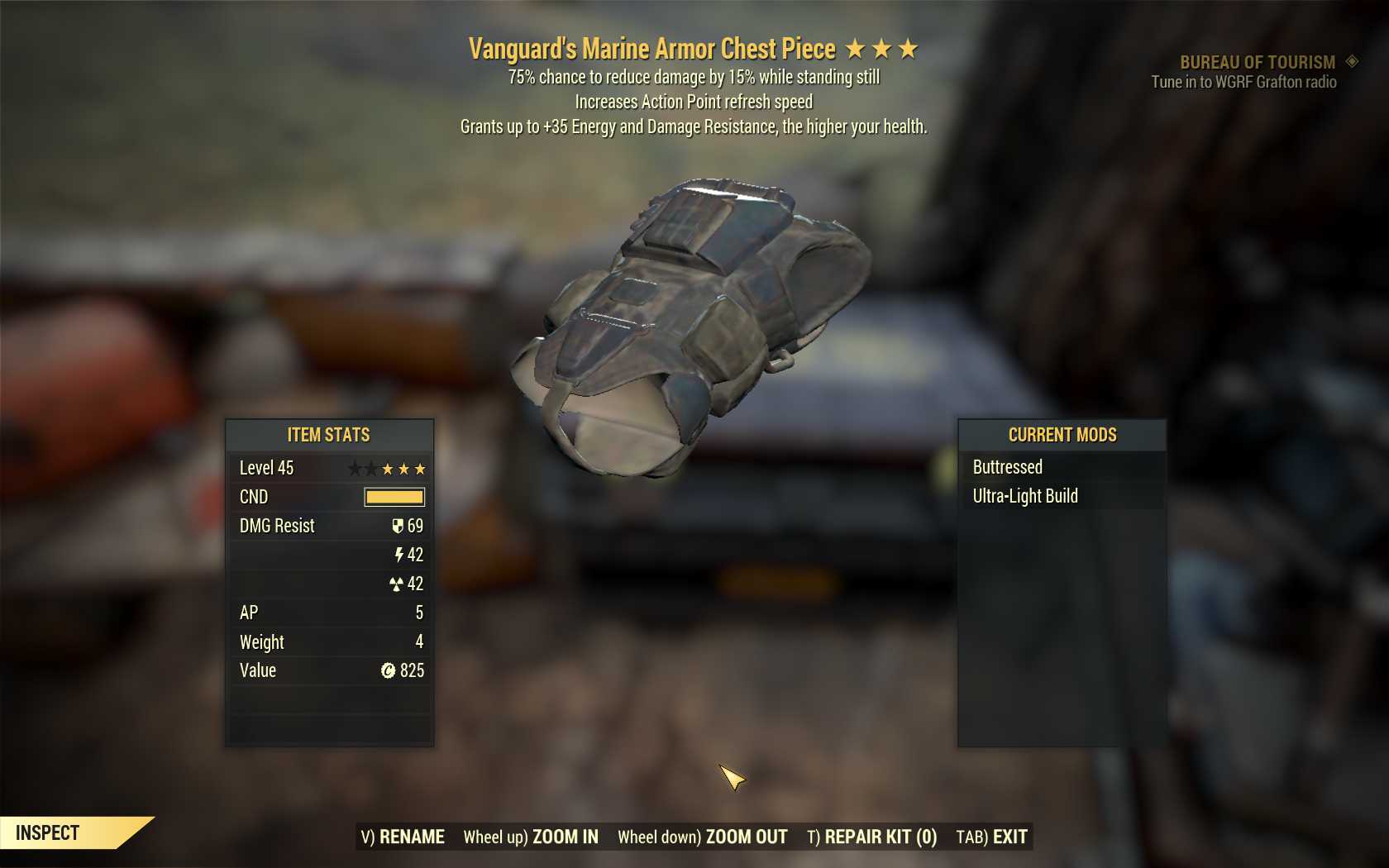Image resolution: width=1389 pixels, height=868 pixels.
Task: Select the Zoom Out control
Action: coord(702,837)
